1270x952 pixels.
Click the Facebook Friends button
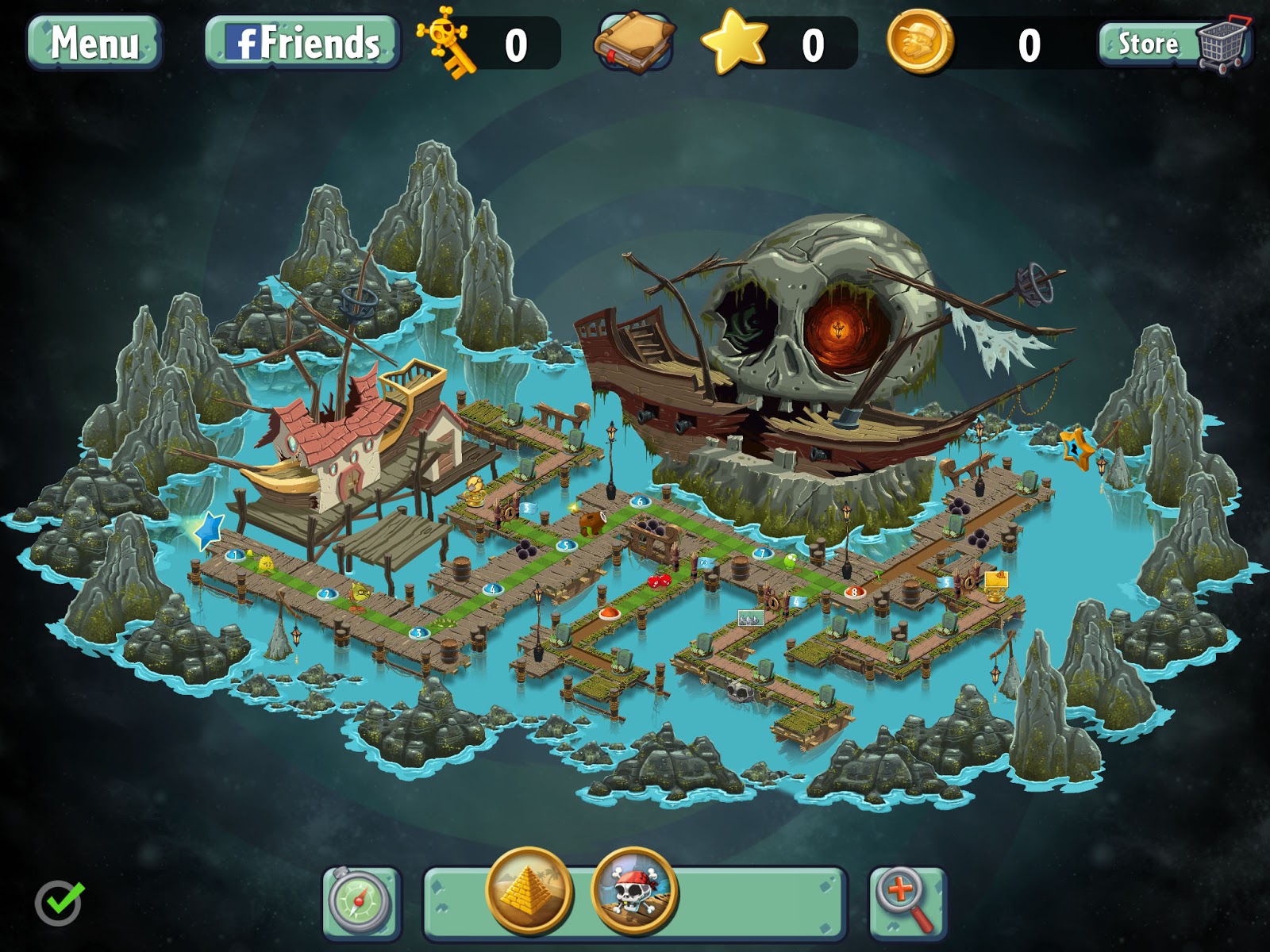(x=300, y=44)
